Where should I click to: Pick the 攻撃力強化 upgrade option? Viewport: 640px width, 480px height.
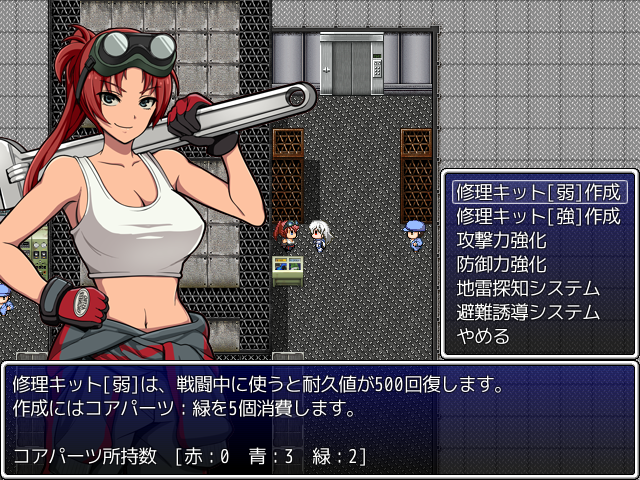coord(502,240)
